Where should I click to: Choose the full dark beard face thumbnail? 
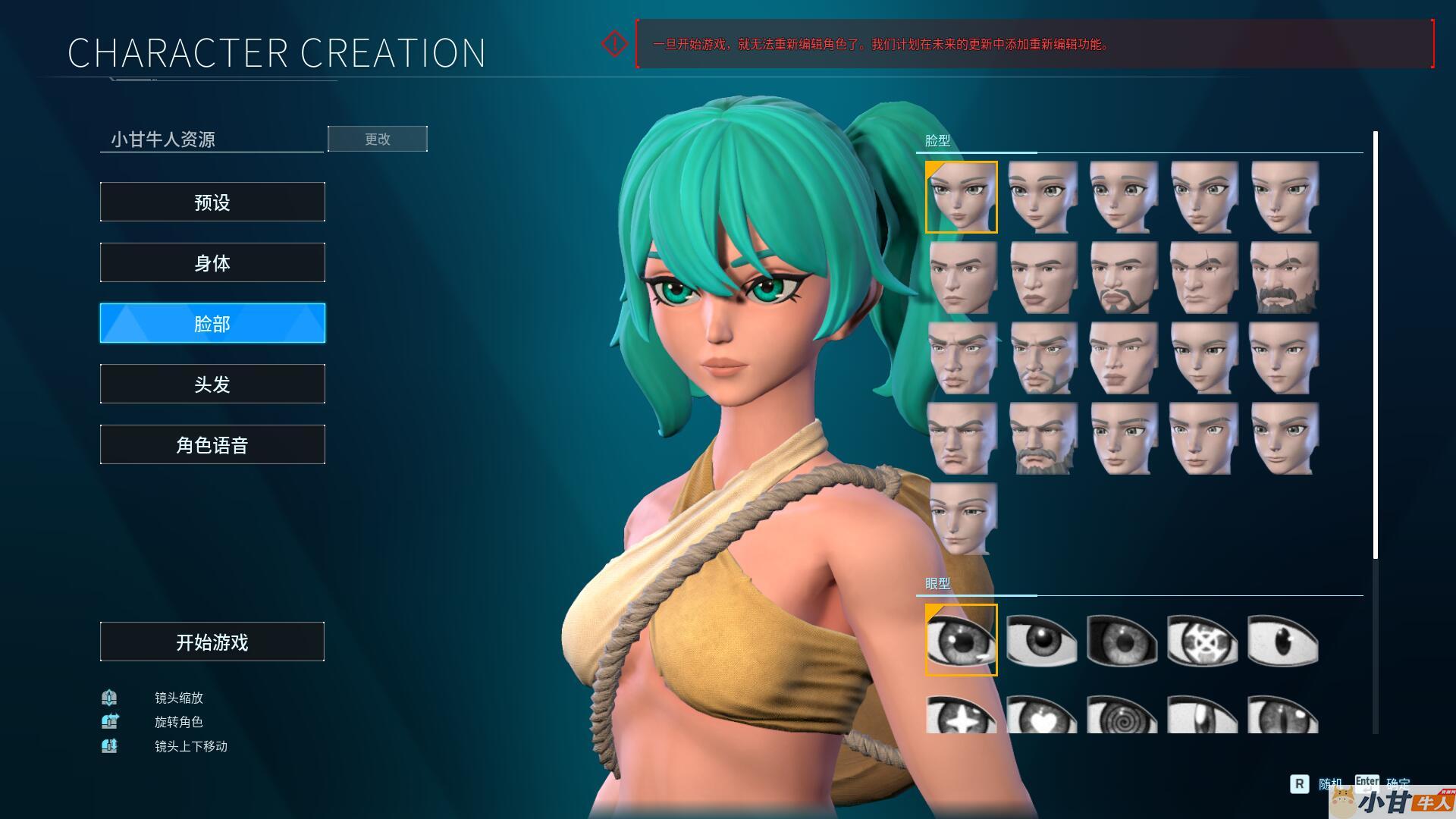[x=1284, y=278]
